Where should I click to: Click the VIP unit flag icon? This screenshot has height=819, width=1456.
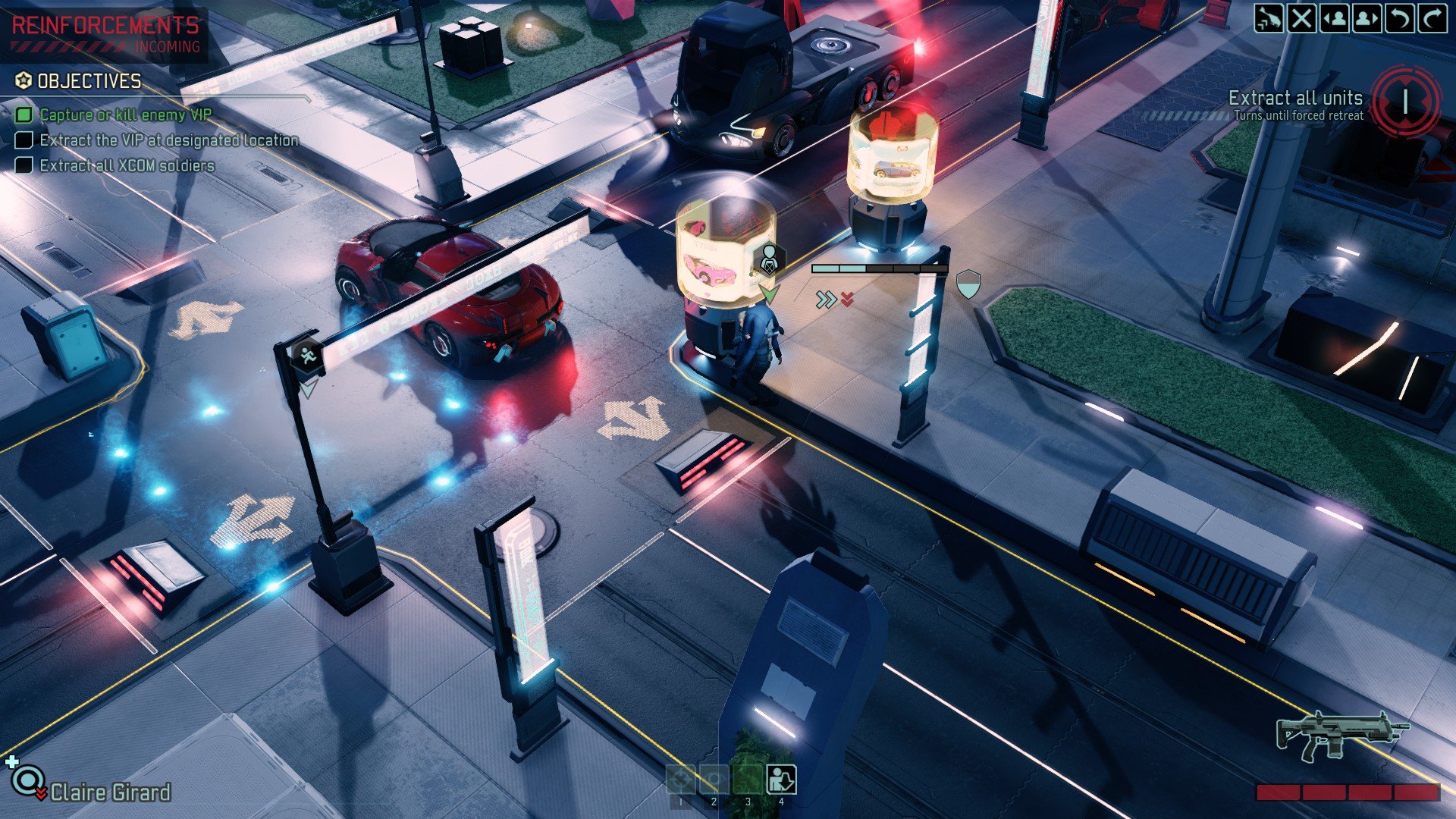click(768, 259)
